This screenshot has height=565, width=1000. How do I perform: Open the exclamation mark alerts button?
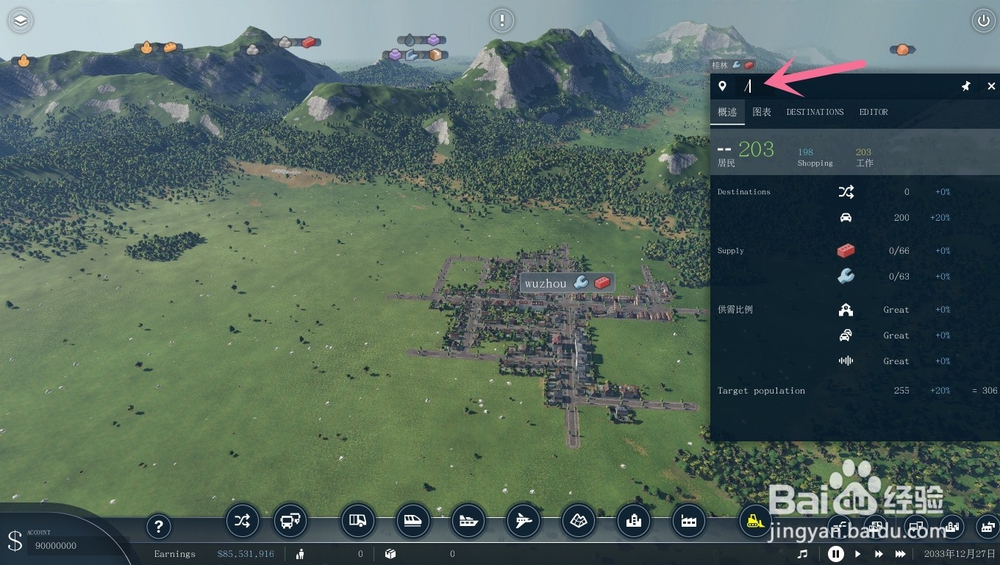502,20
